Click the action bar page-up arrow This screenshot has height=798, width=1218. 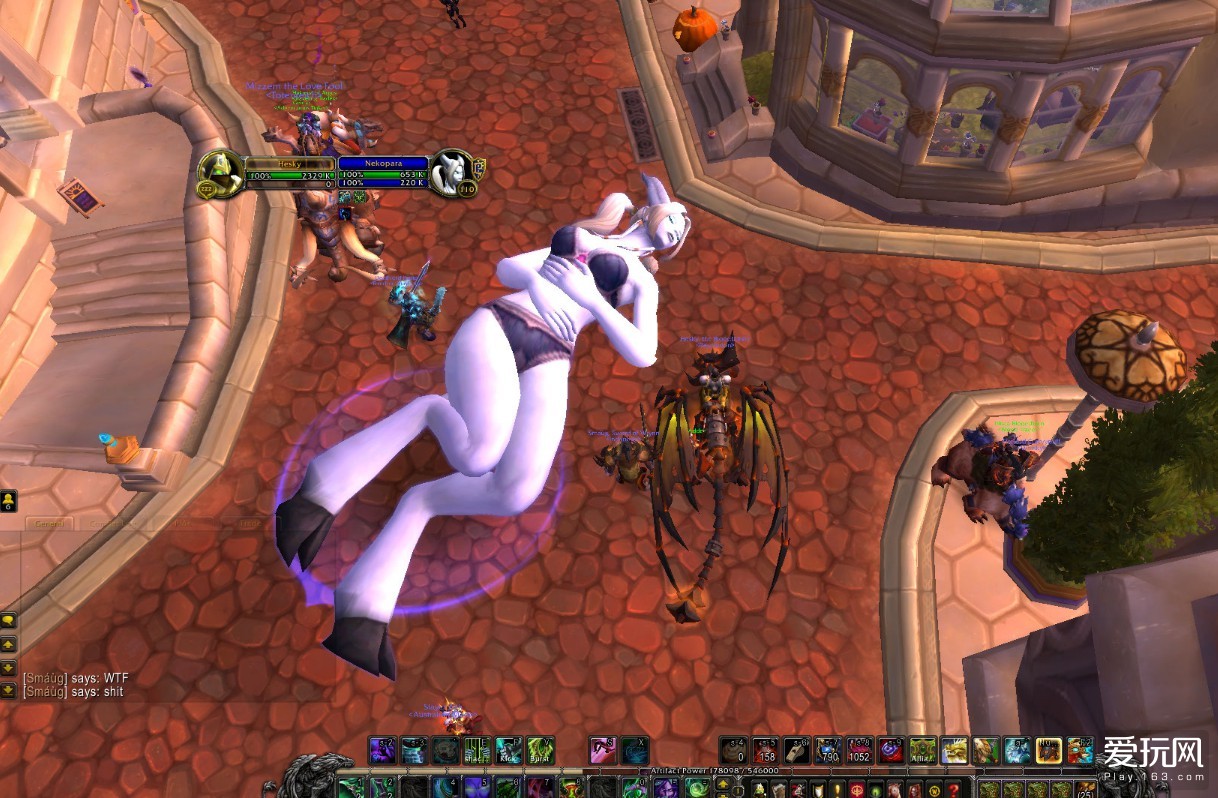[723, 784]
